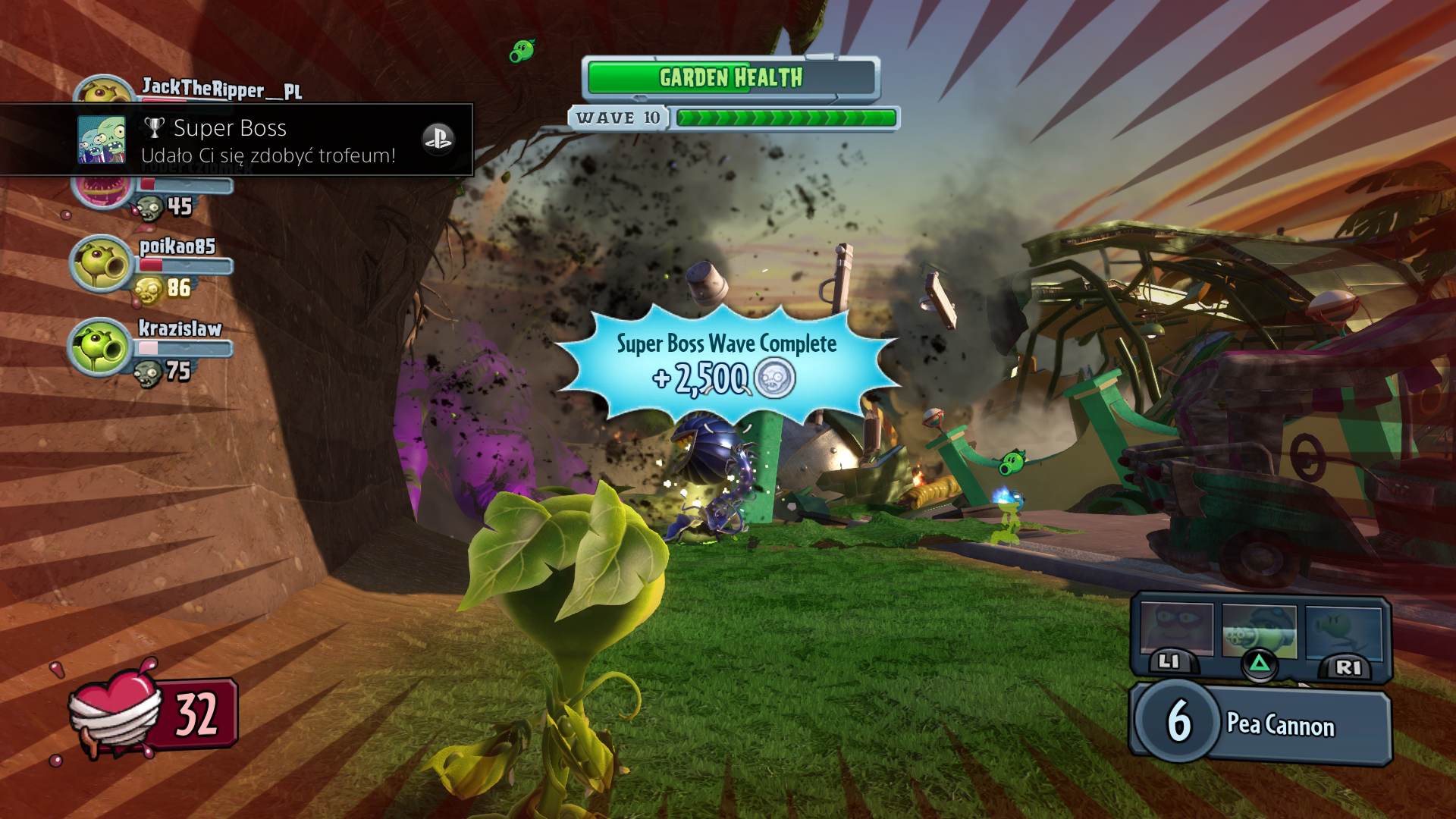The height and width of the screenshot is (819, 1456).
Task: Click the JackTheRipper__PL player name
Action: click(x=221, y=89)
